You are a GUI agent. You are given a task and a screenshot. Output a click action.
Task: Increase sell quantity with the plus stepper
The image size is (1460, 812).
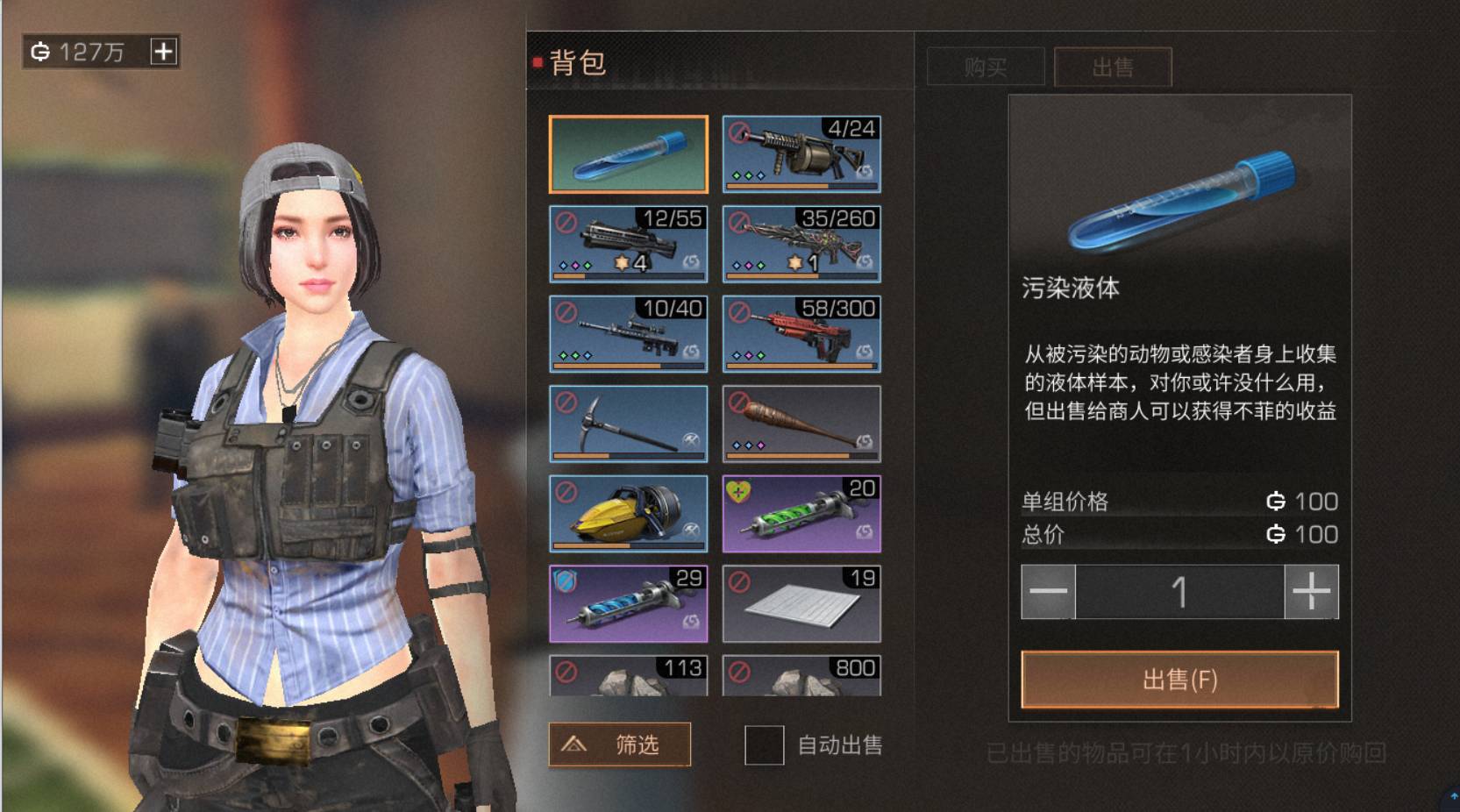1310,592
